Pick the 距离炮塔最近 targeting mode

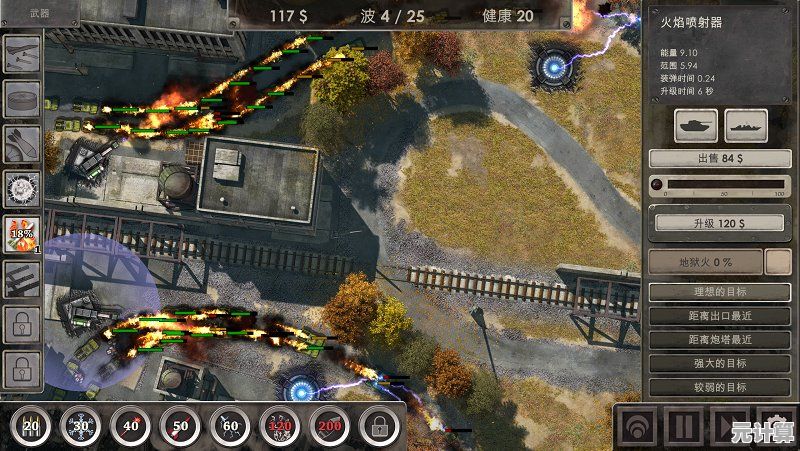coord(713,340)
